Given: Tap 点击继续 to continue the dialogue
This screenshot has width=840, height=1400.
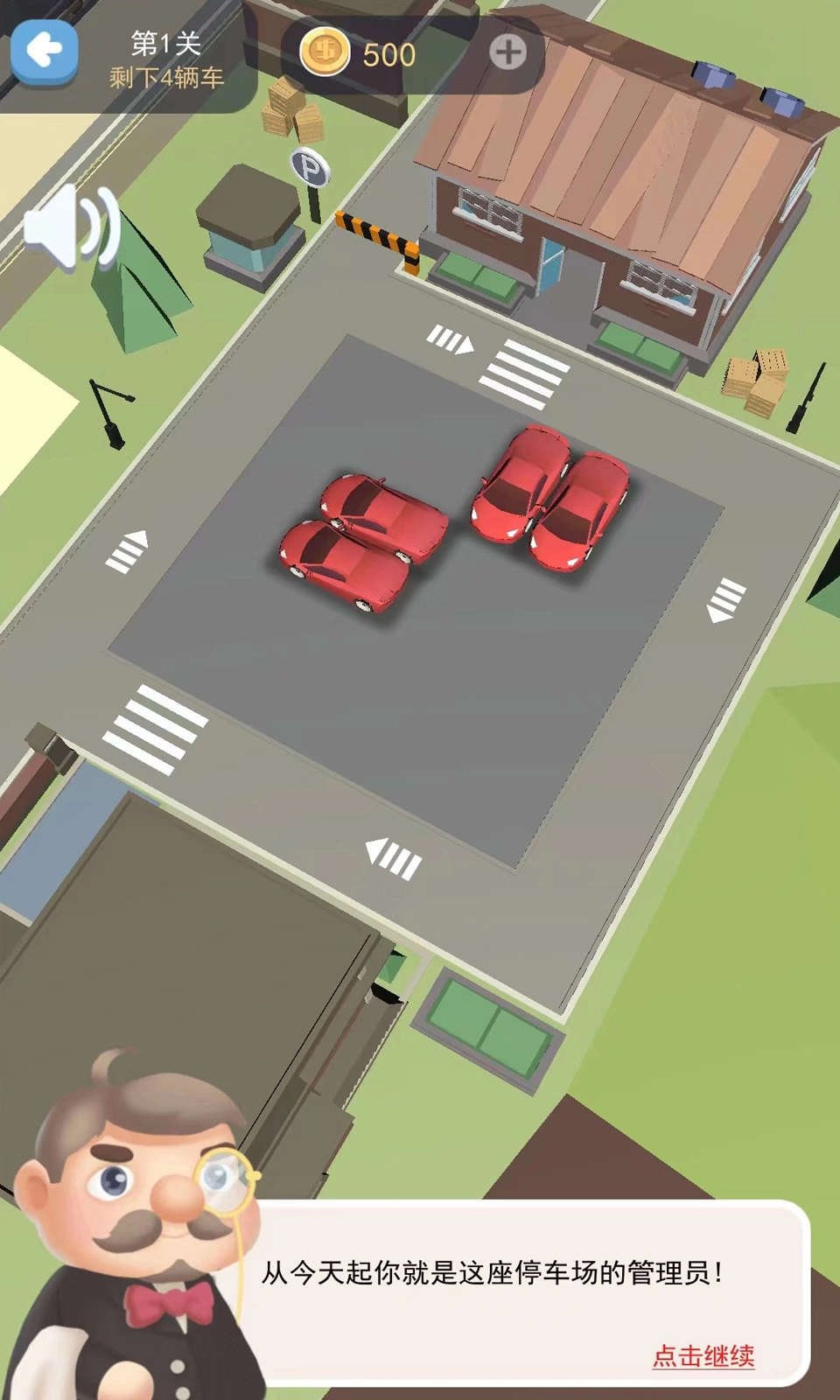Looking at the screenshot, I should point(703,1355).
